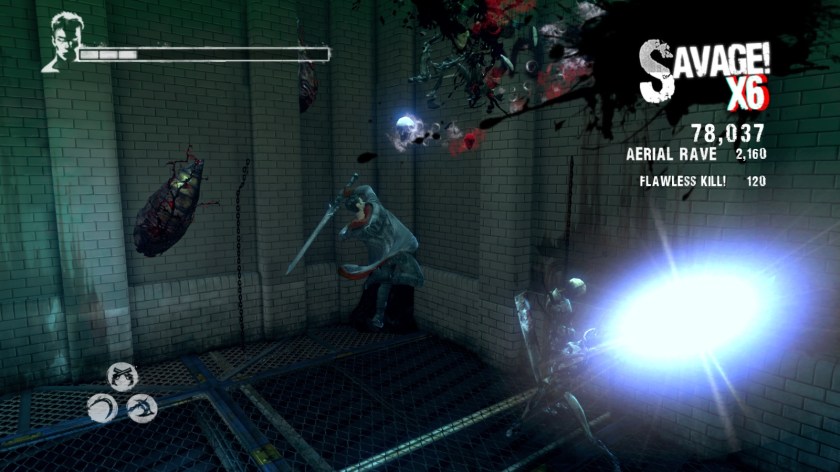Screen dimensions: 840x472
Task: Select the crossed dual pistols weapon icon
Action: (x=121, y=376)
